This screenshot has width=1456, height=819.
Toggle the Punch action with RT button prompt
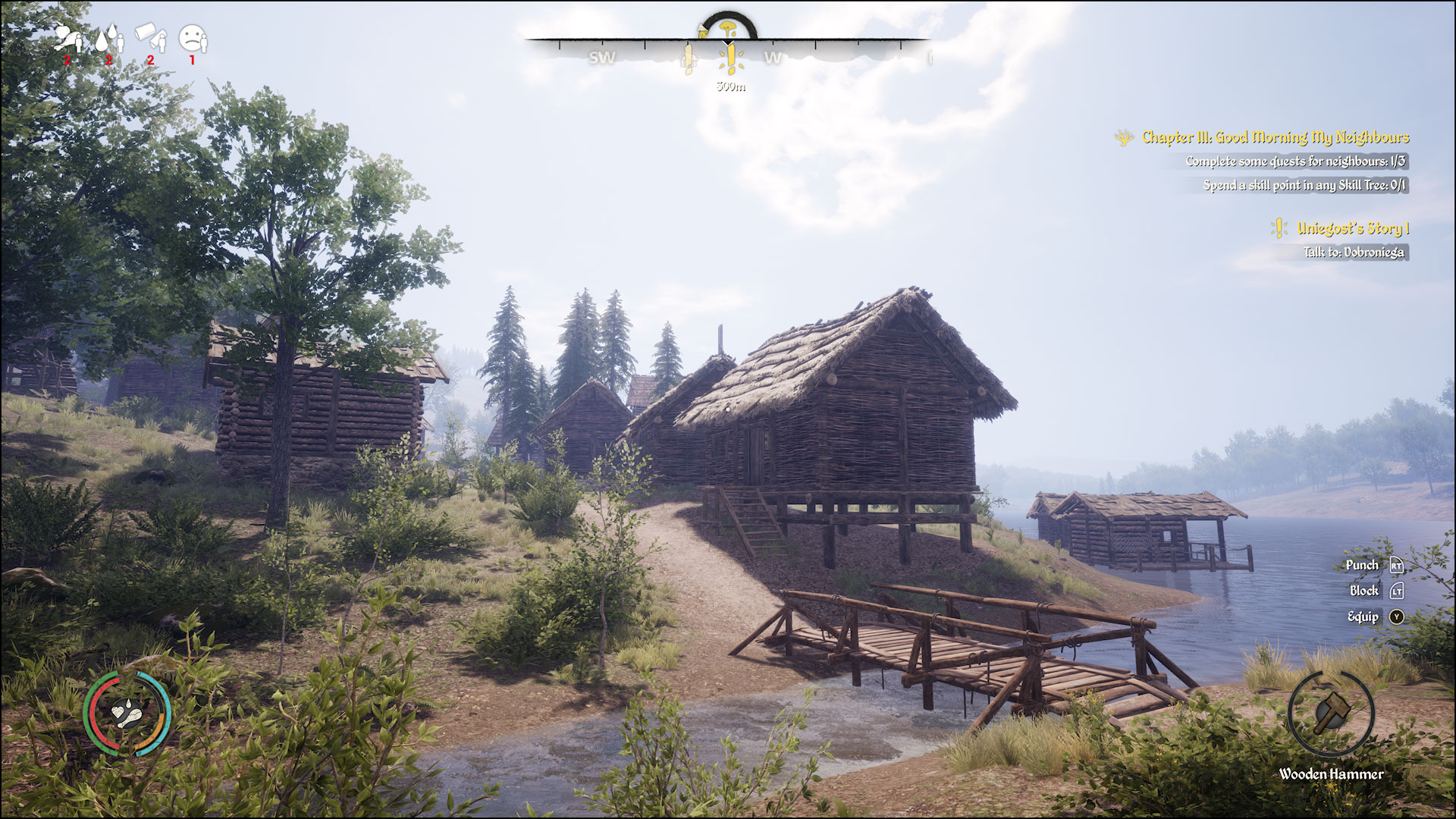point(1395,565)
